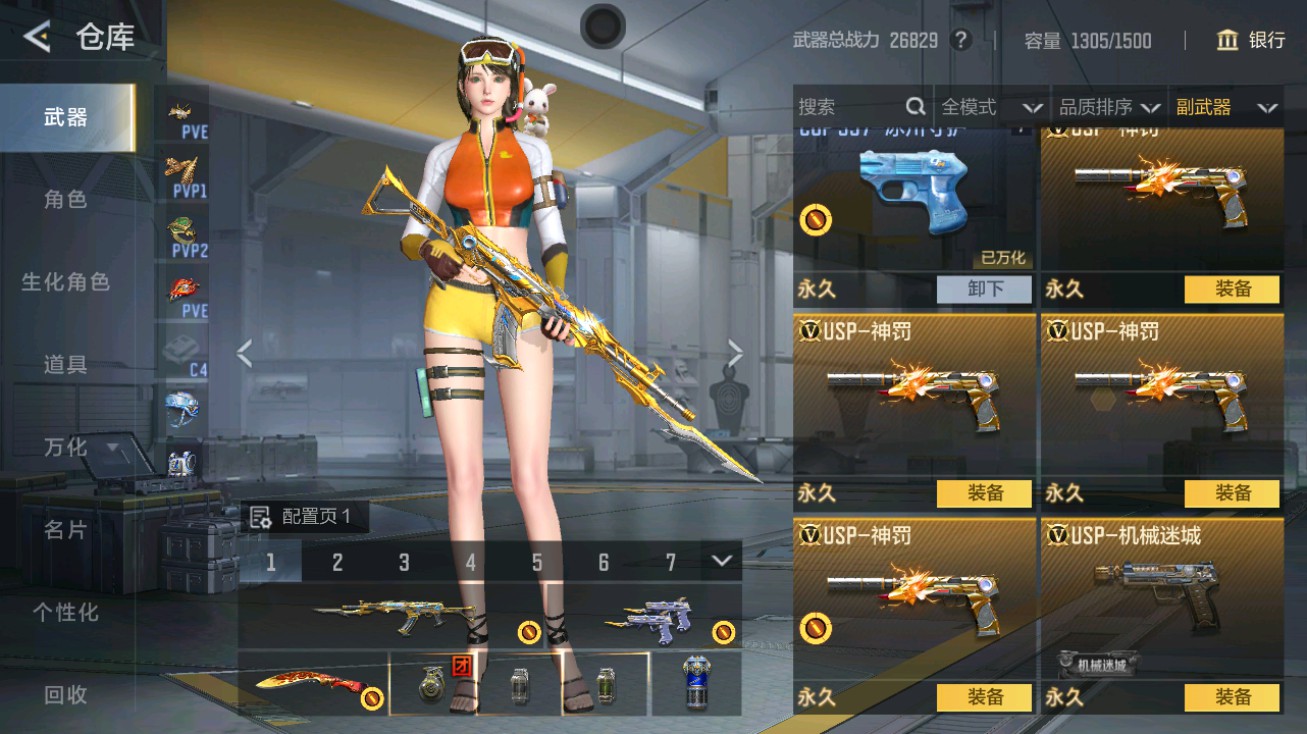Screen dimensions: 1307x734
Task: Switch to loadout tab 3
Action: click(x=404, y=563)
